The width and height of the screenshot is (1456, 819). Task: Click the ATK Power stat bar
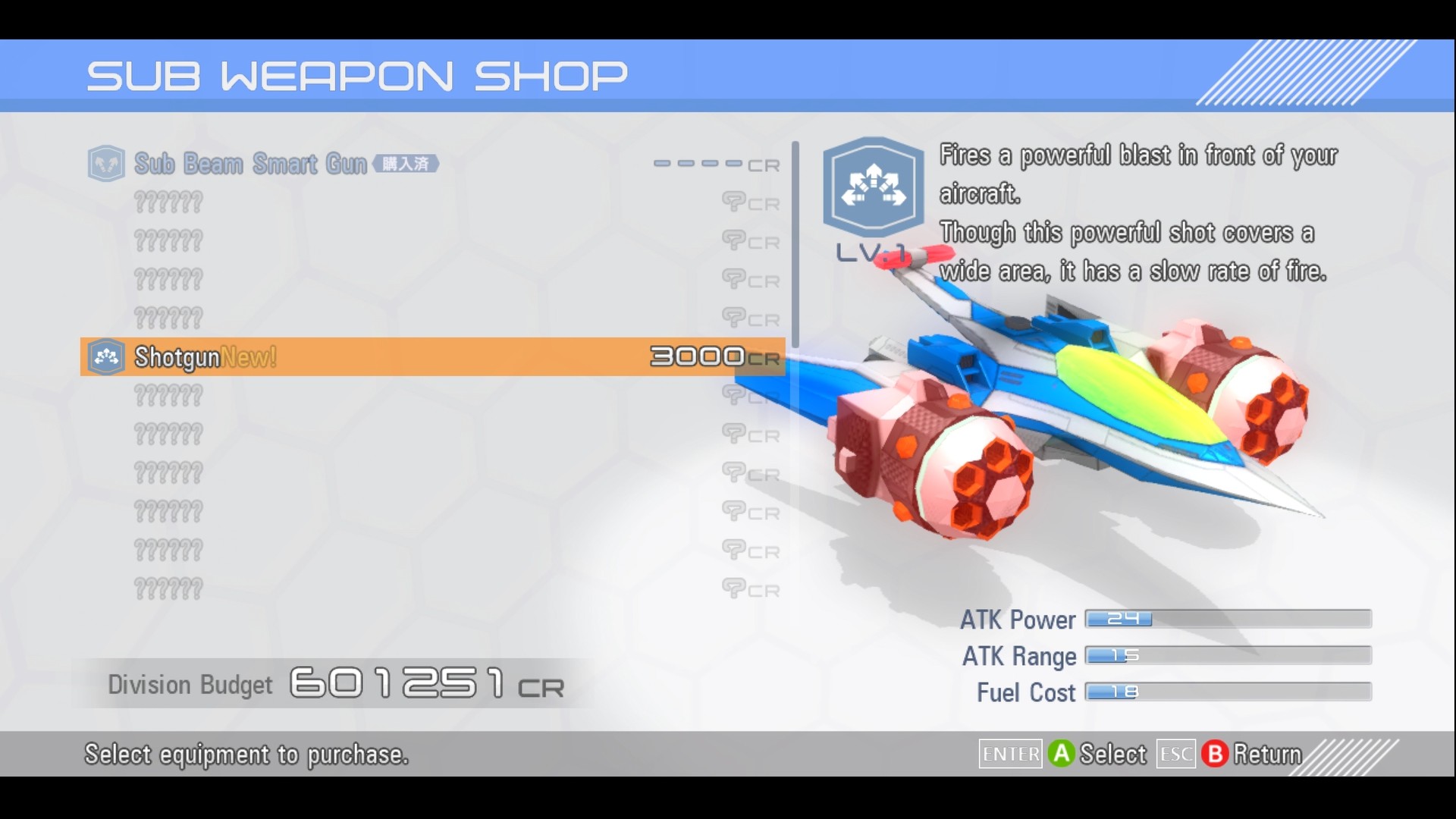point(1228,620)
